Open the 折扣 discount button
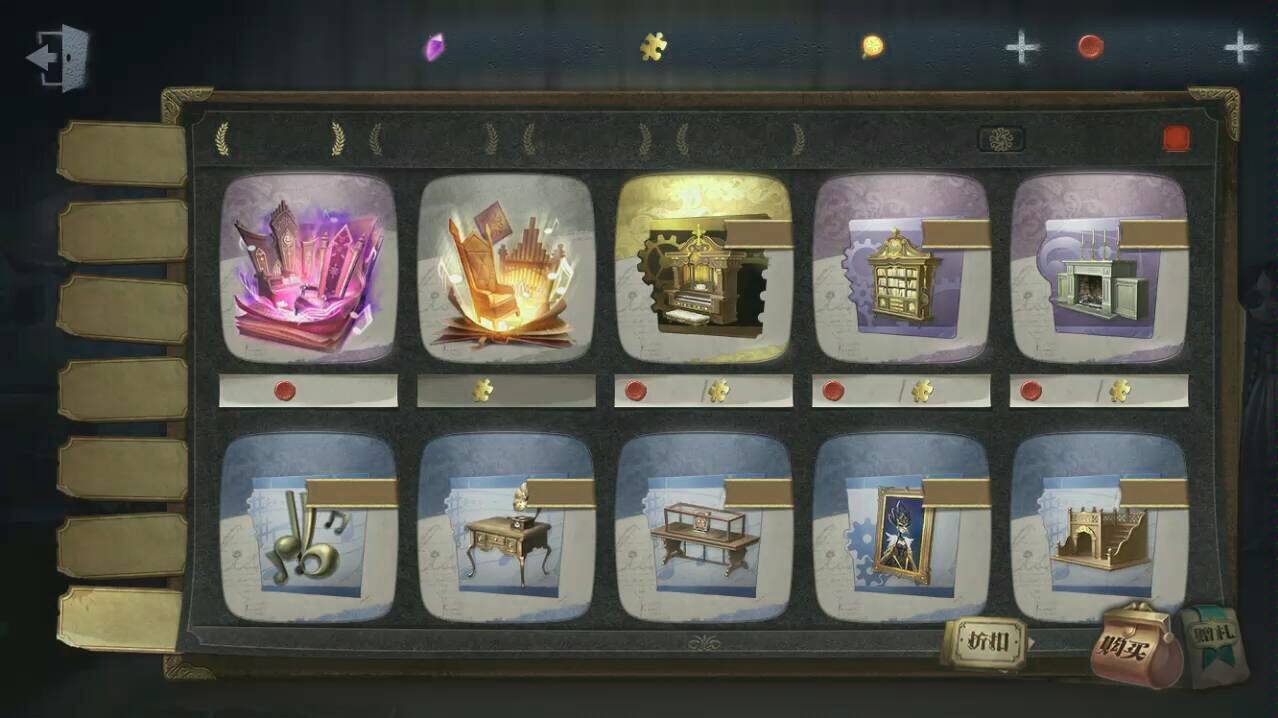This screenshot has width=1278, height=718. pos(985,642)
